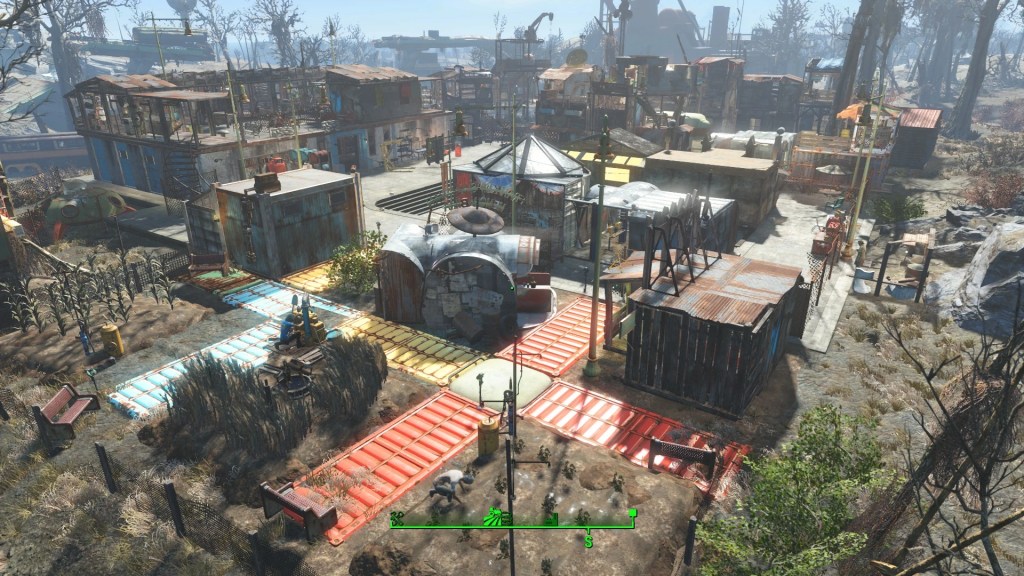The height and width of the screenshot is (576, 1024).
Task: Click the square marker at compass end
Action: 632,513
